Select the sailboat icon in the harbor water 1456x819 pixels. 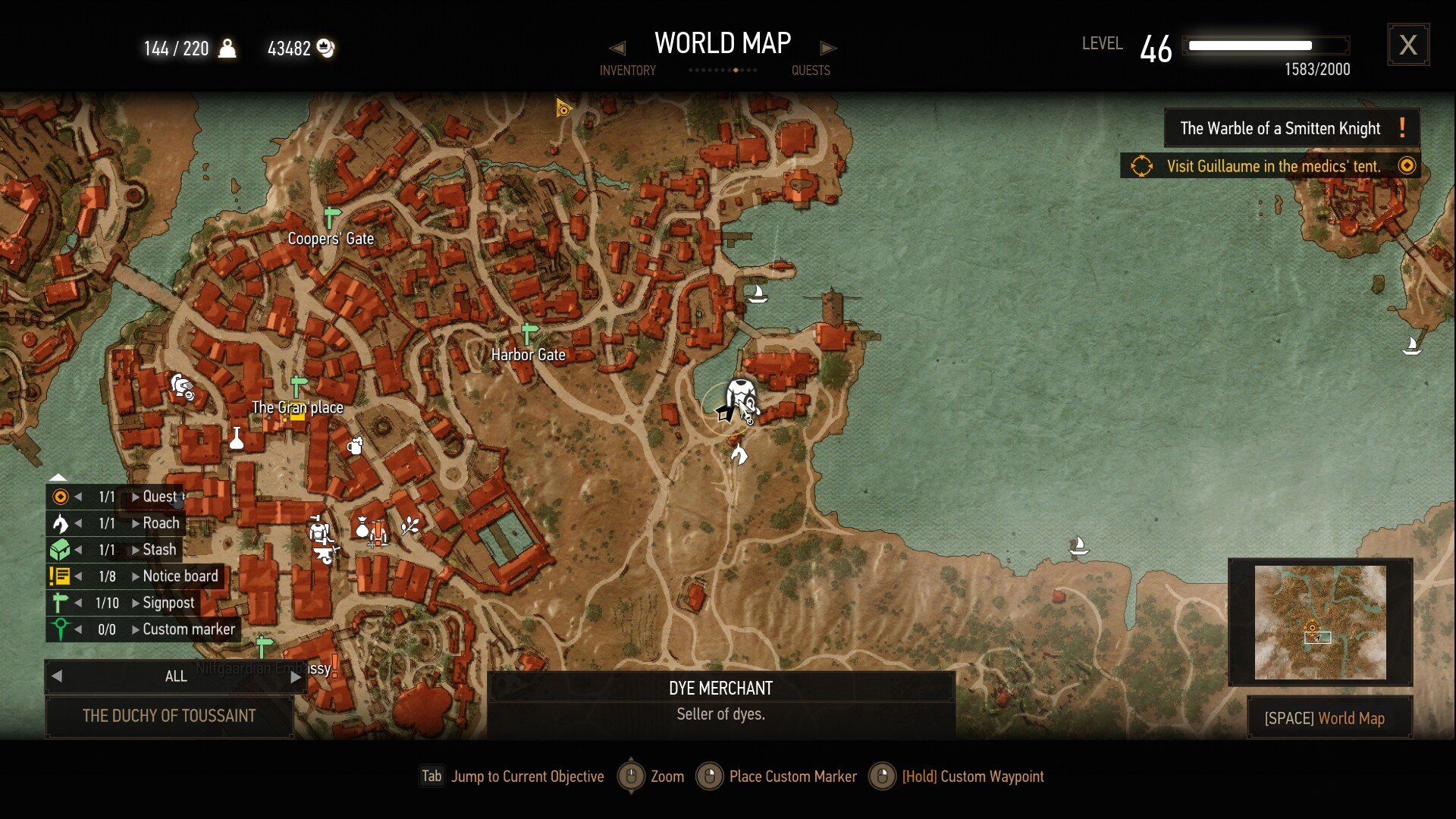[x=758, y=293]
